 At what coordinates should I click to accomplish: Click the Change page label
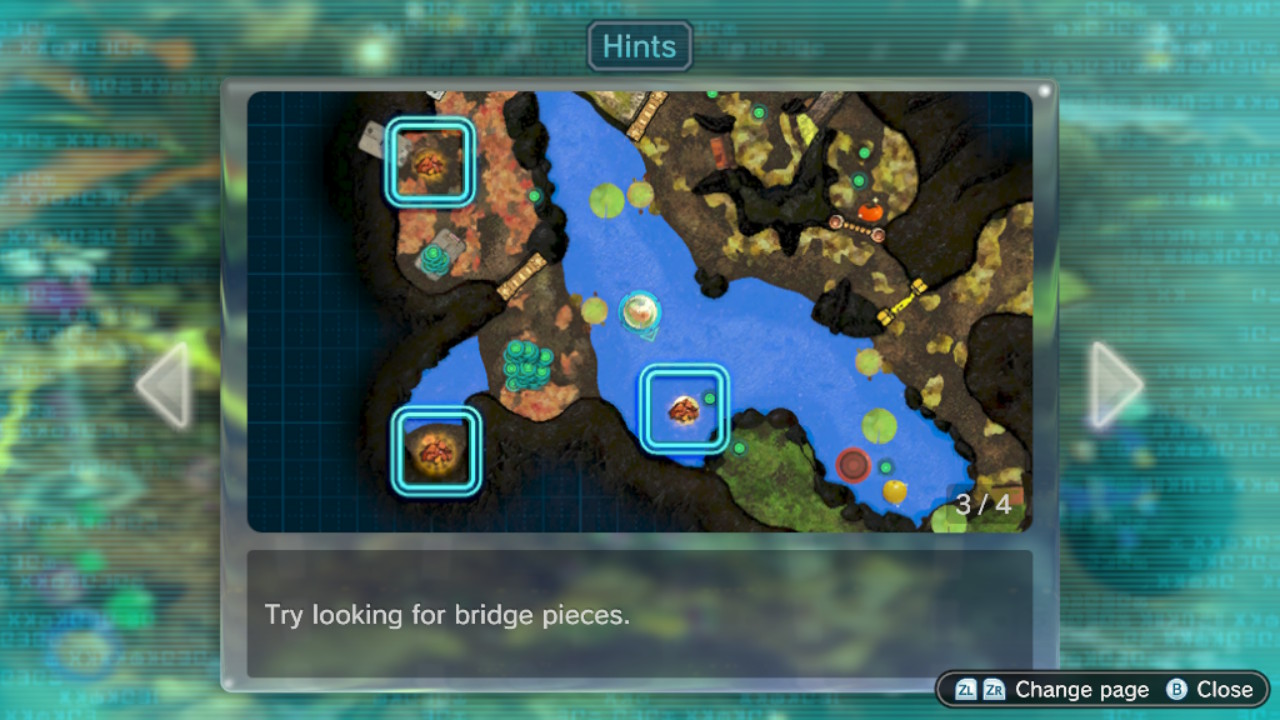click(1083, 690)
